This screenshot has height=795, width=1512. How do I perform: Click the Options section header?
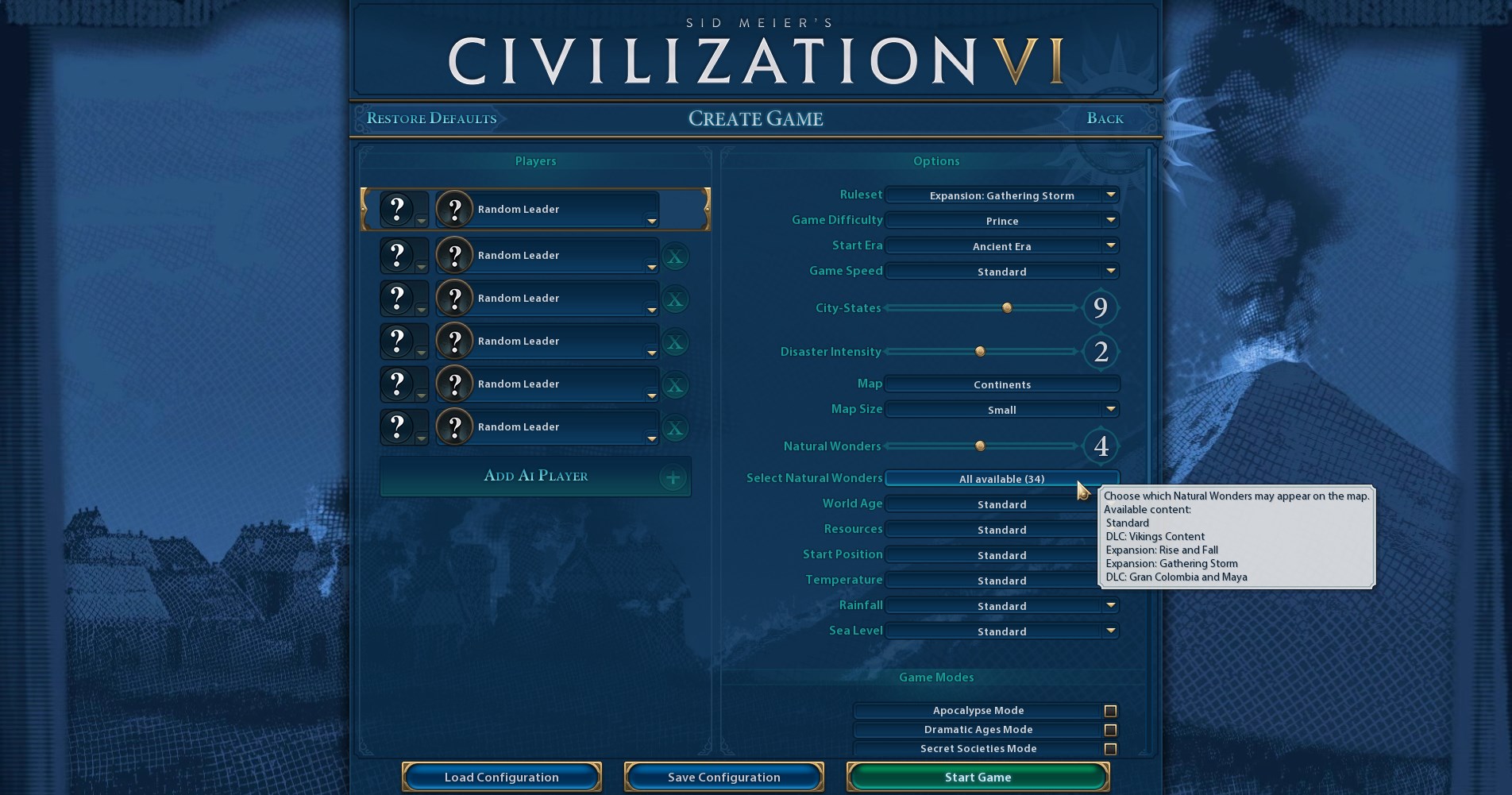tap(935, 160)
